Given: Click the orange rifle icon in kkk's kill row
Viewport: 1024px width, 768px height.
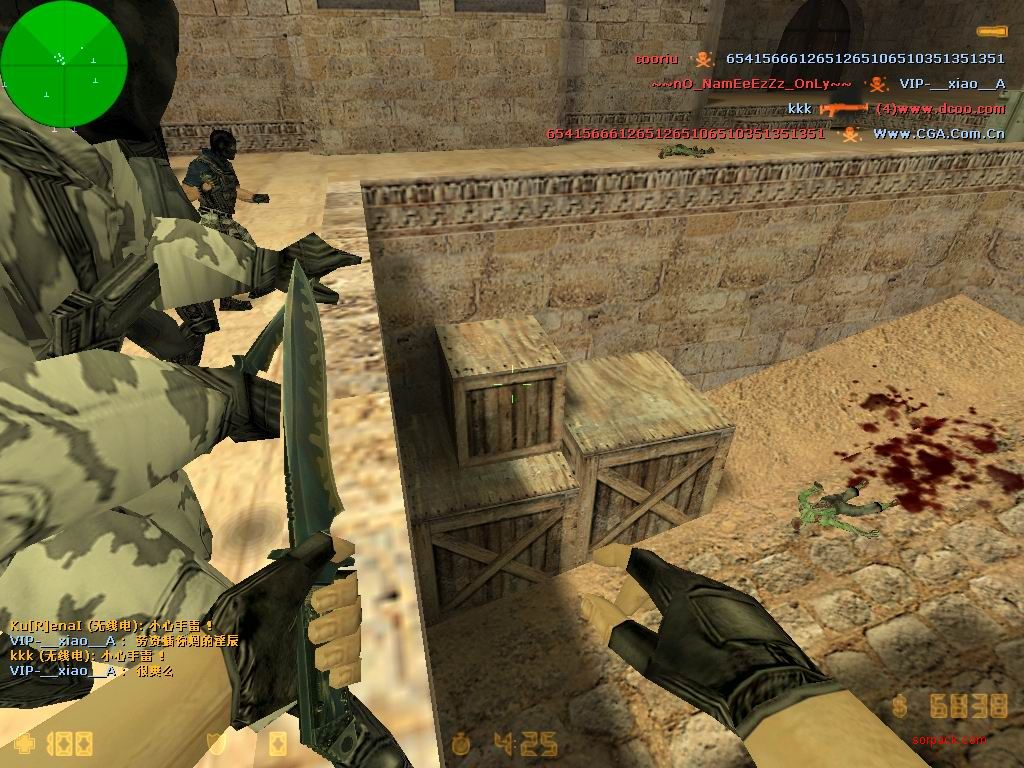Looking at the screenshot, I should [x=843, y=108].
